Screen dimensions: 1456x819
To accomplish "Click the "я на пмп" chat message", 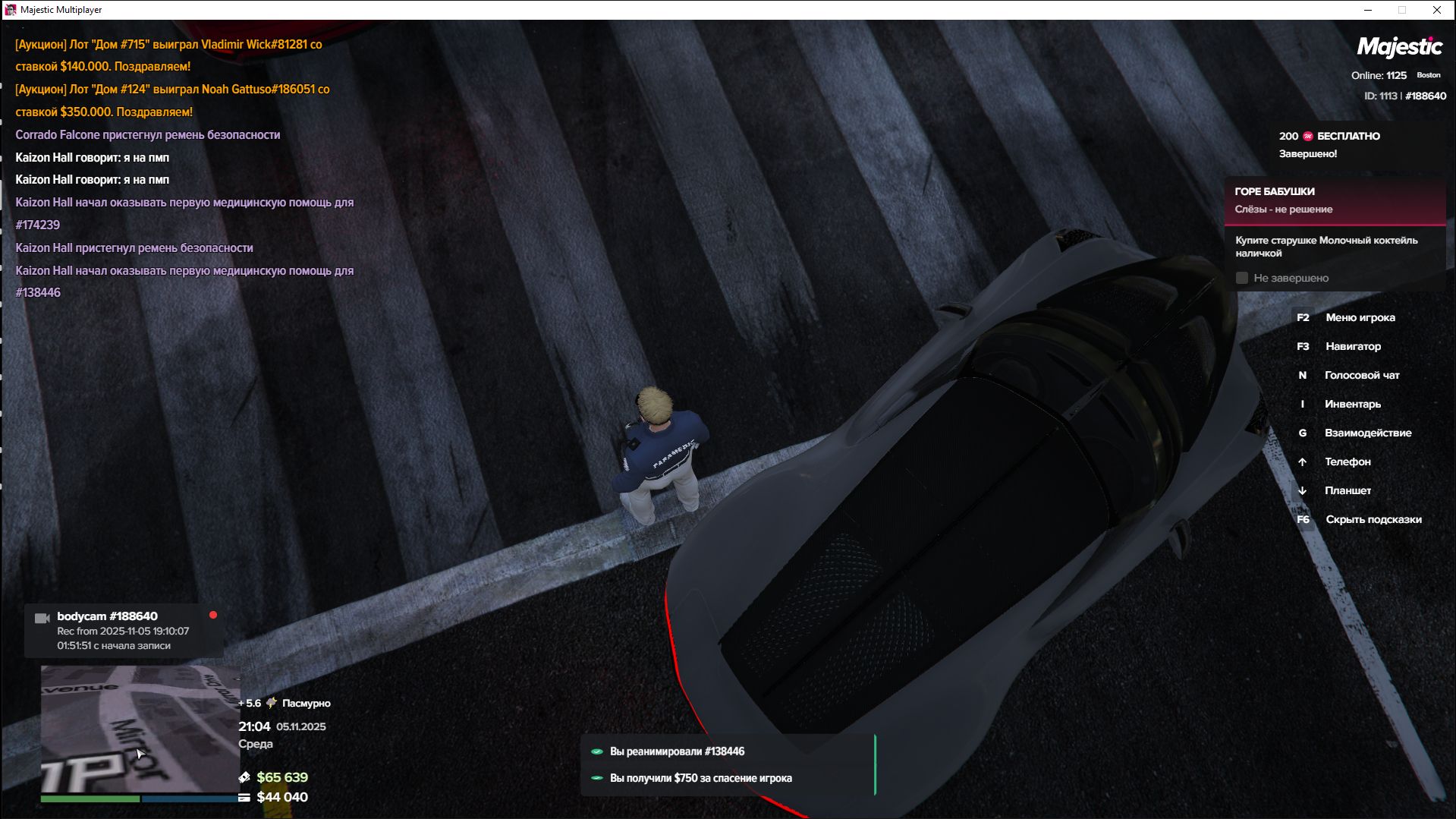I will 93,158.
